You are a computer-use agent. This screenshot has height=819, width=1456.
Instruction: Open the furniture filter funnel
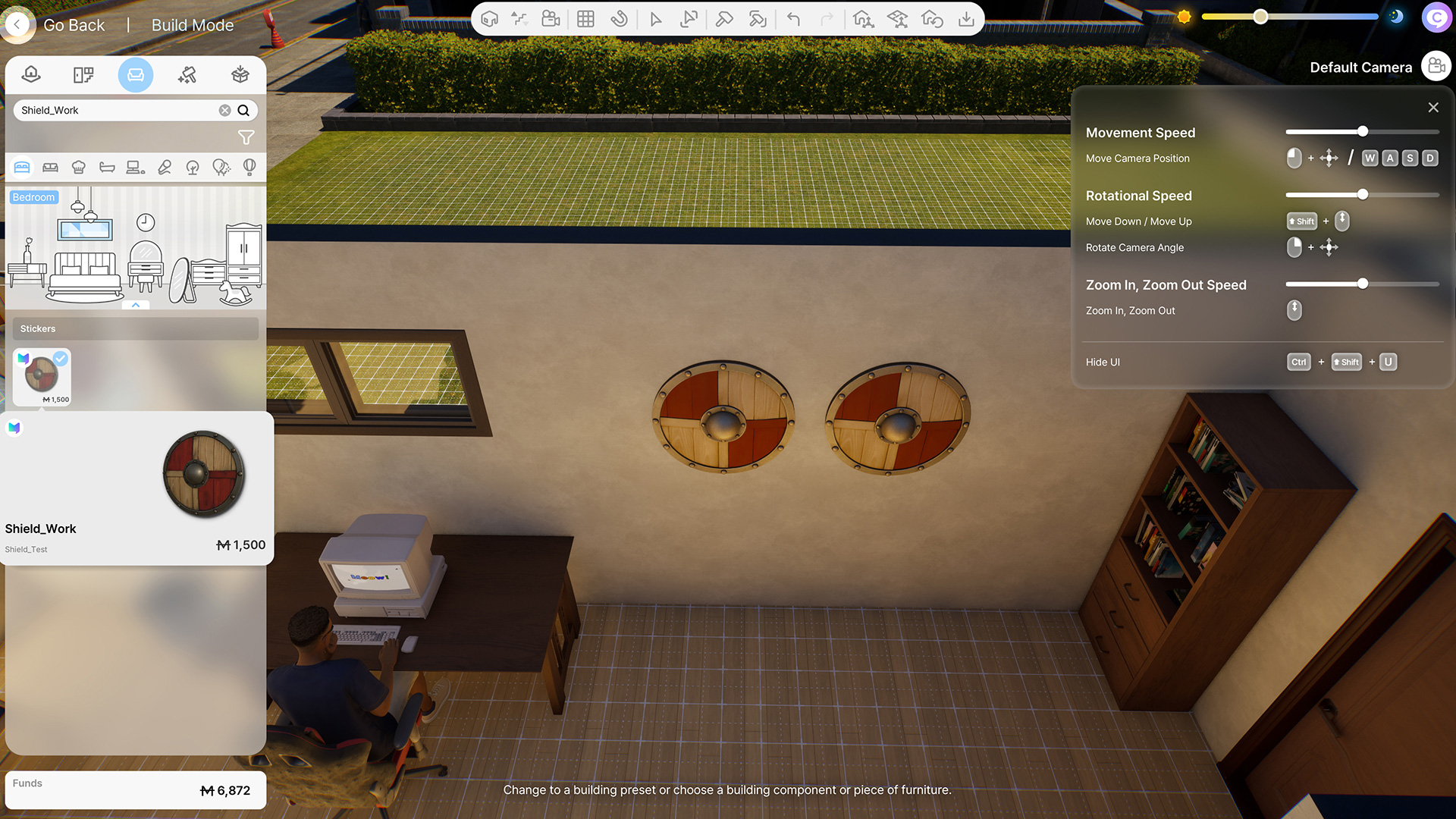coord(246,137)
